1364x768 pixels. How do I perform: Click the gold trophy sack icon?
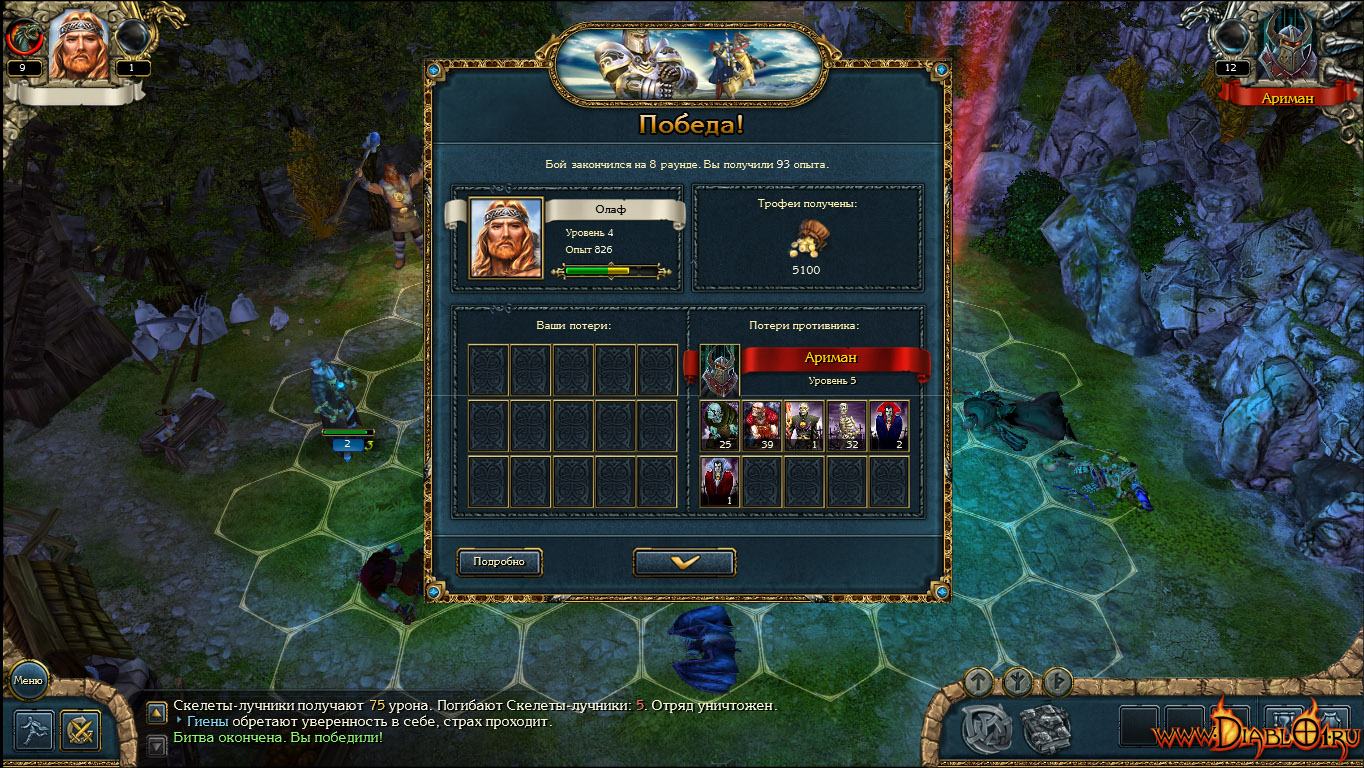point(807,240)
